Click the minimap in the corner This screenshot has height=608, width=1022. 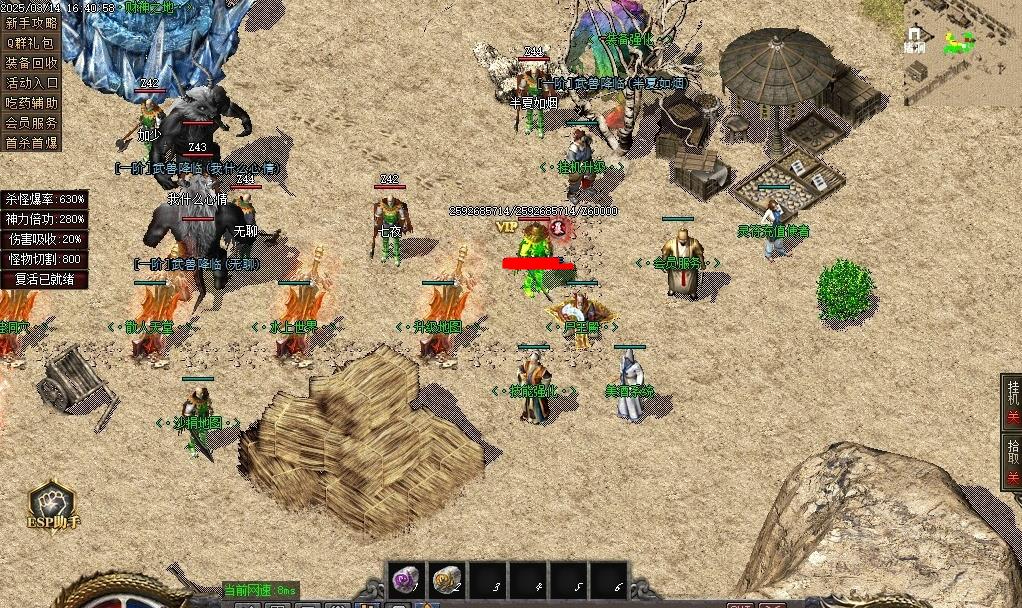point(961,50)
